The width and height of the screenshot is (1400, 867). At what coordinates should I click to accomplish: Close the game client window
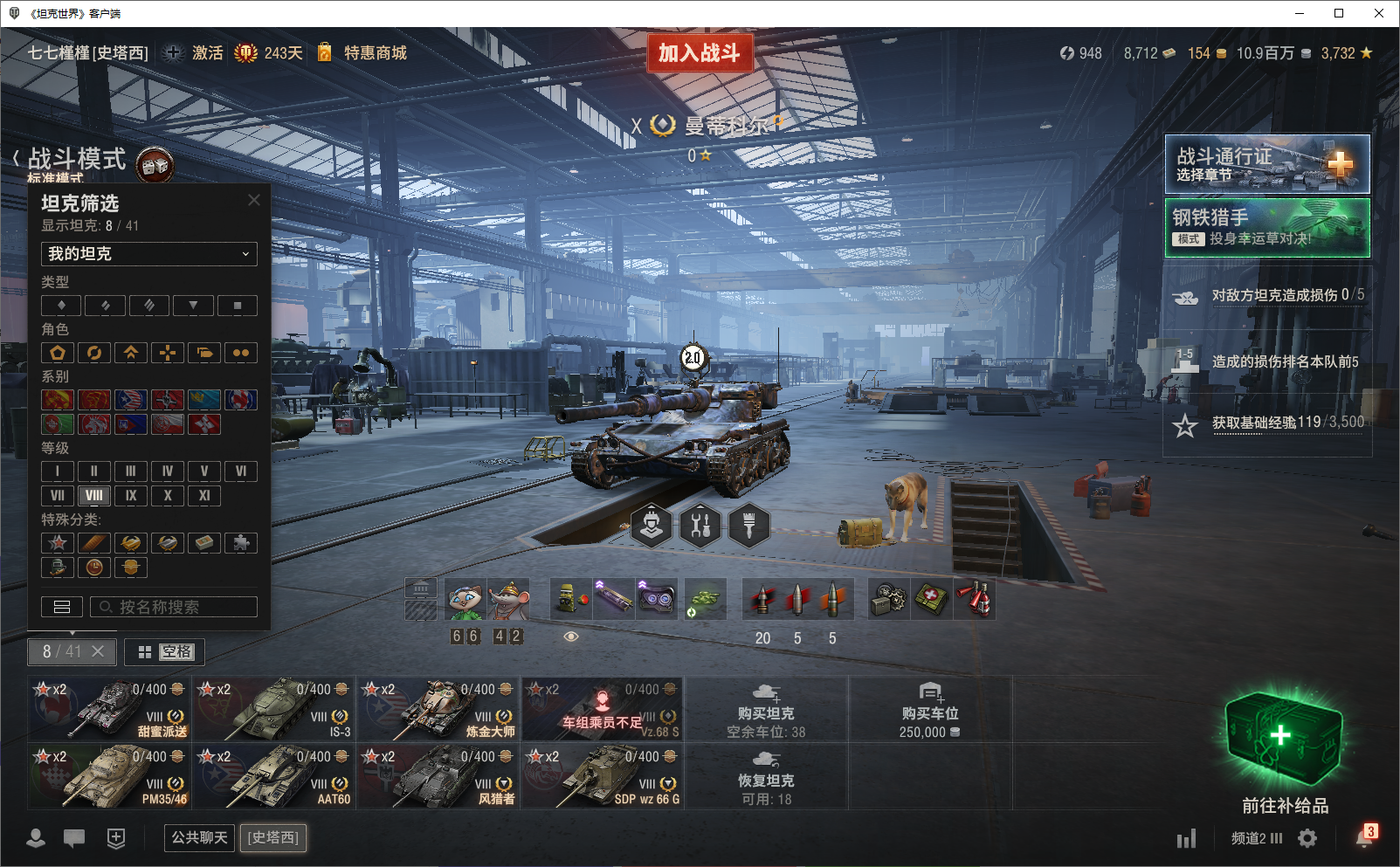1379,13
